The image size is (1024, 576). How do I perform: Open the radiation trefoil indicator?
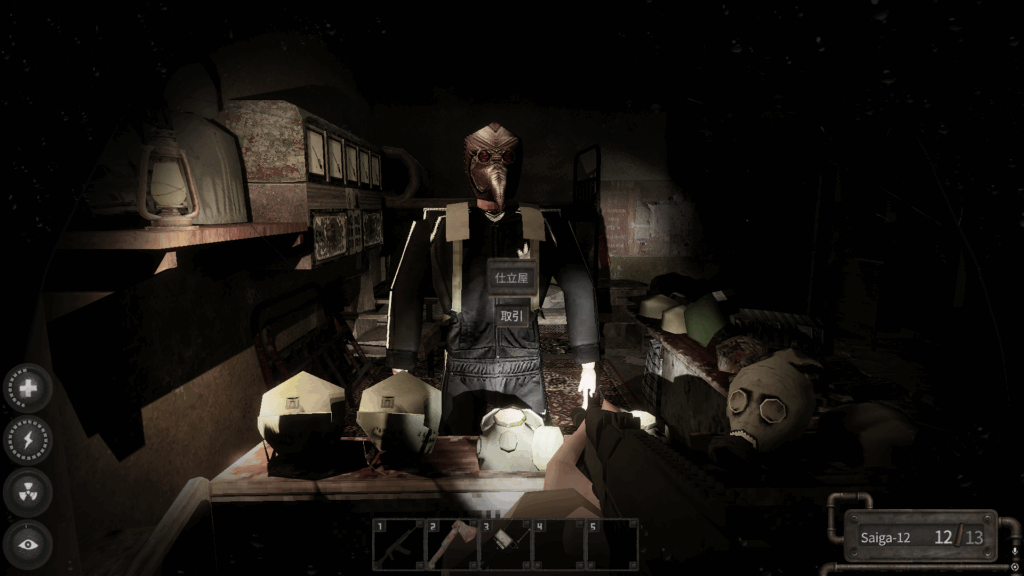click(28, 492)
